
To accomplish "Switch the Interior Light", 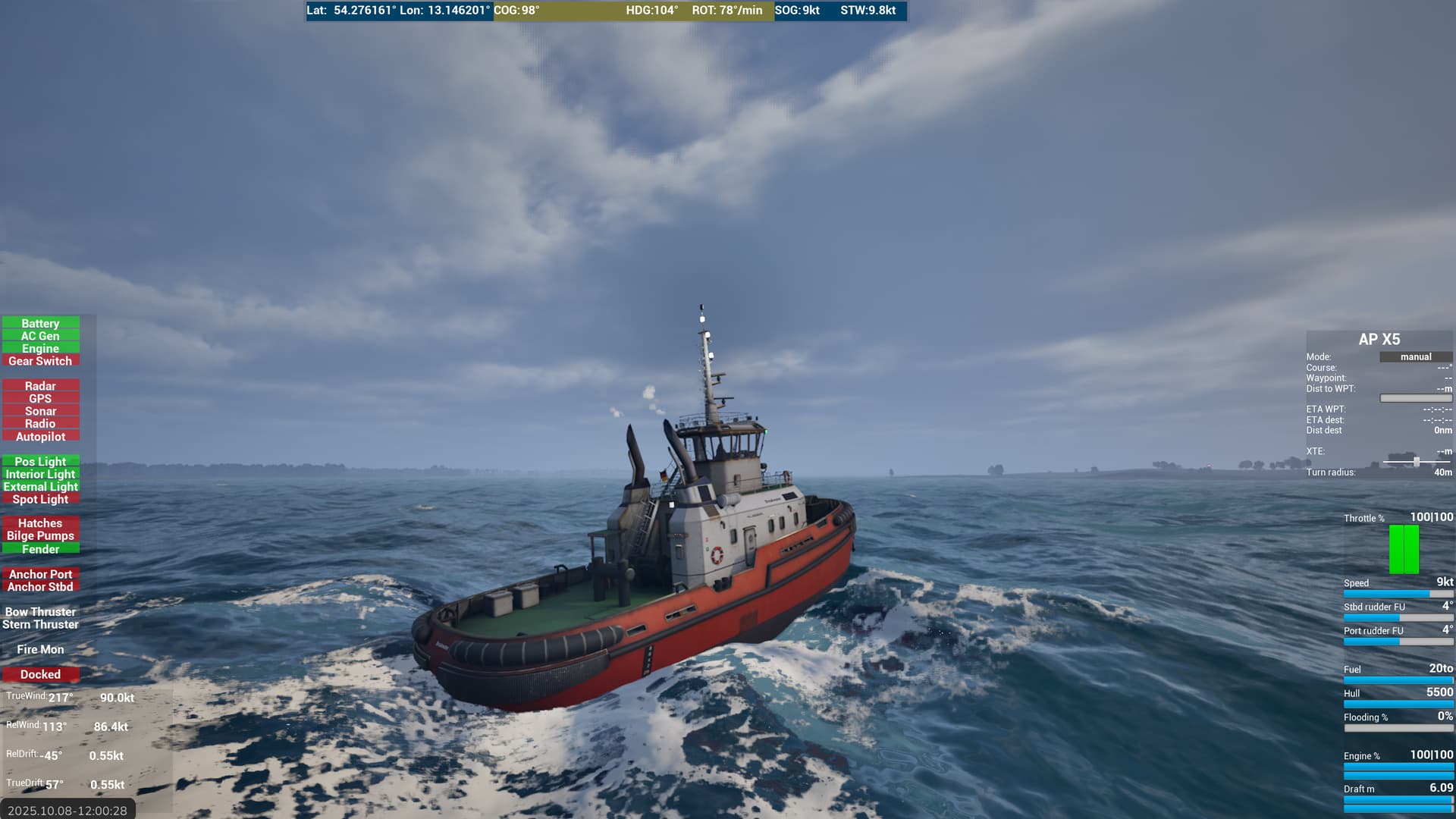I will [40, 474].
